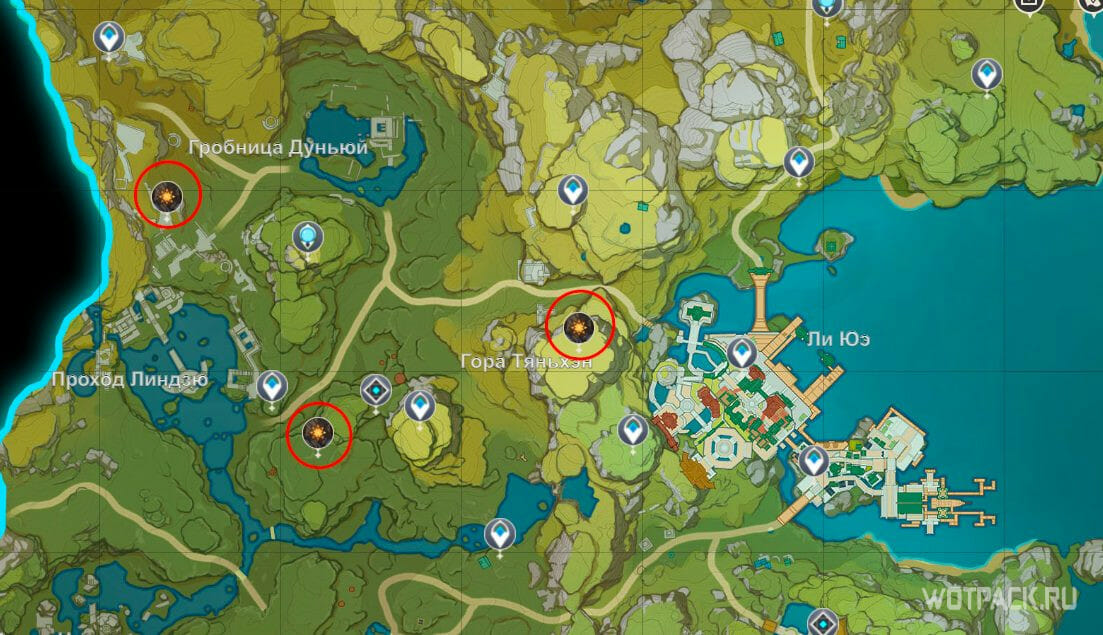Click the teleport waypoint on the Liyue harbor docks

(x=813, y=461)
